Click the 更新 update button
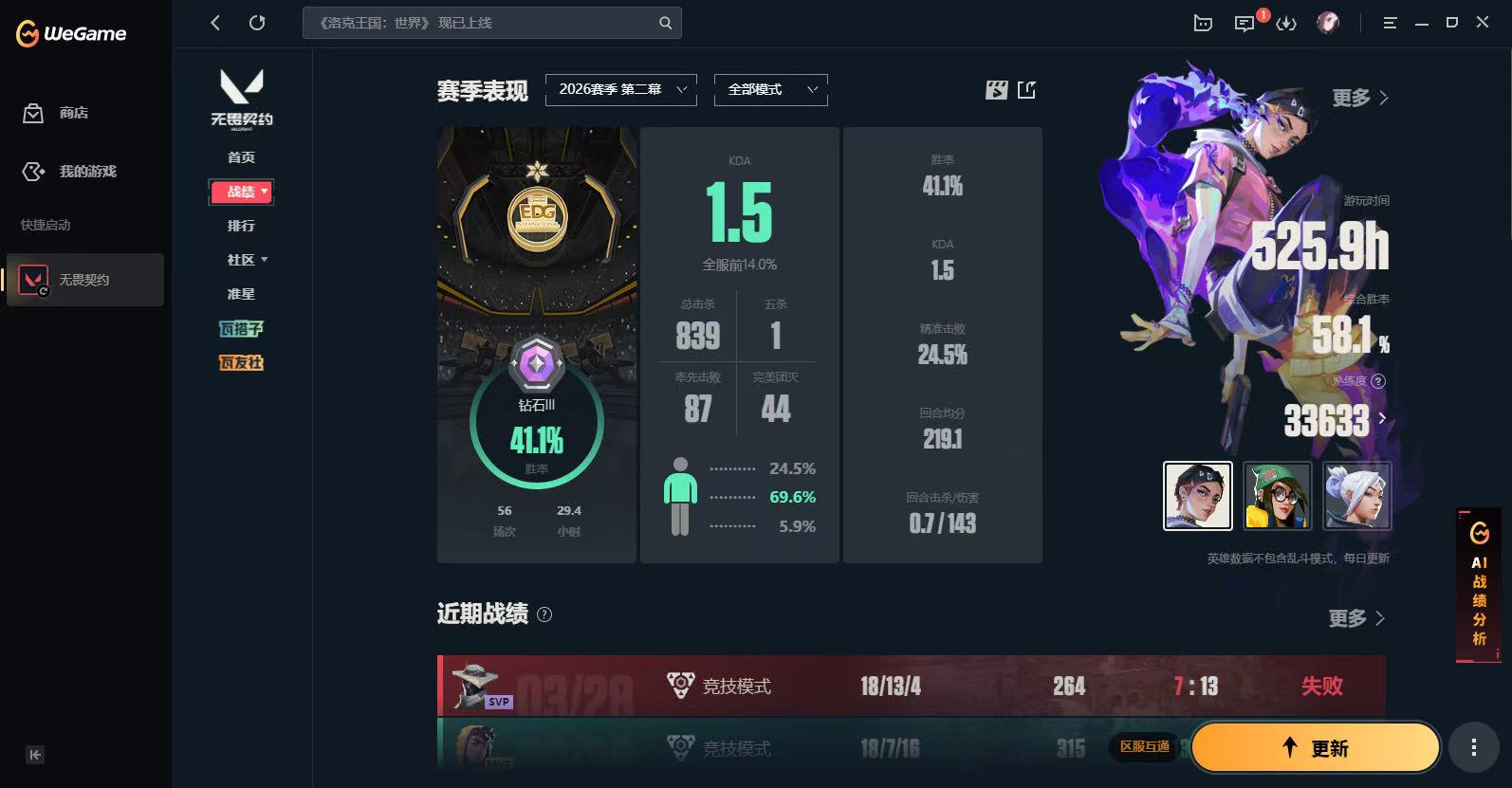This screenshot has width=1512, height=788. (1315, 747)
